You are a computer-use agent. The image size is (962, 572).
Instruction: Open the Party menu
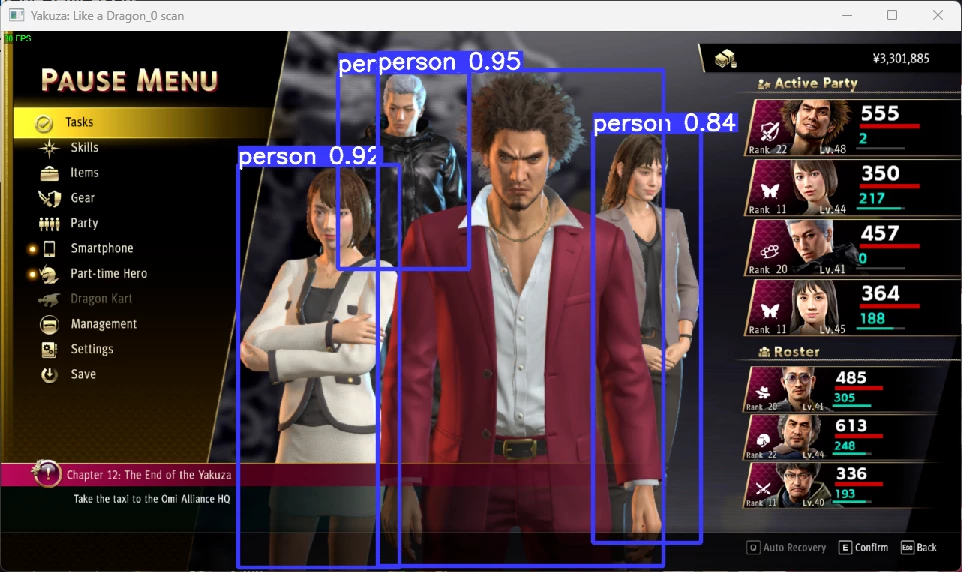(84, 223)
